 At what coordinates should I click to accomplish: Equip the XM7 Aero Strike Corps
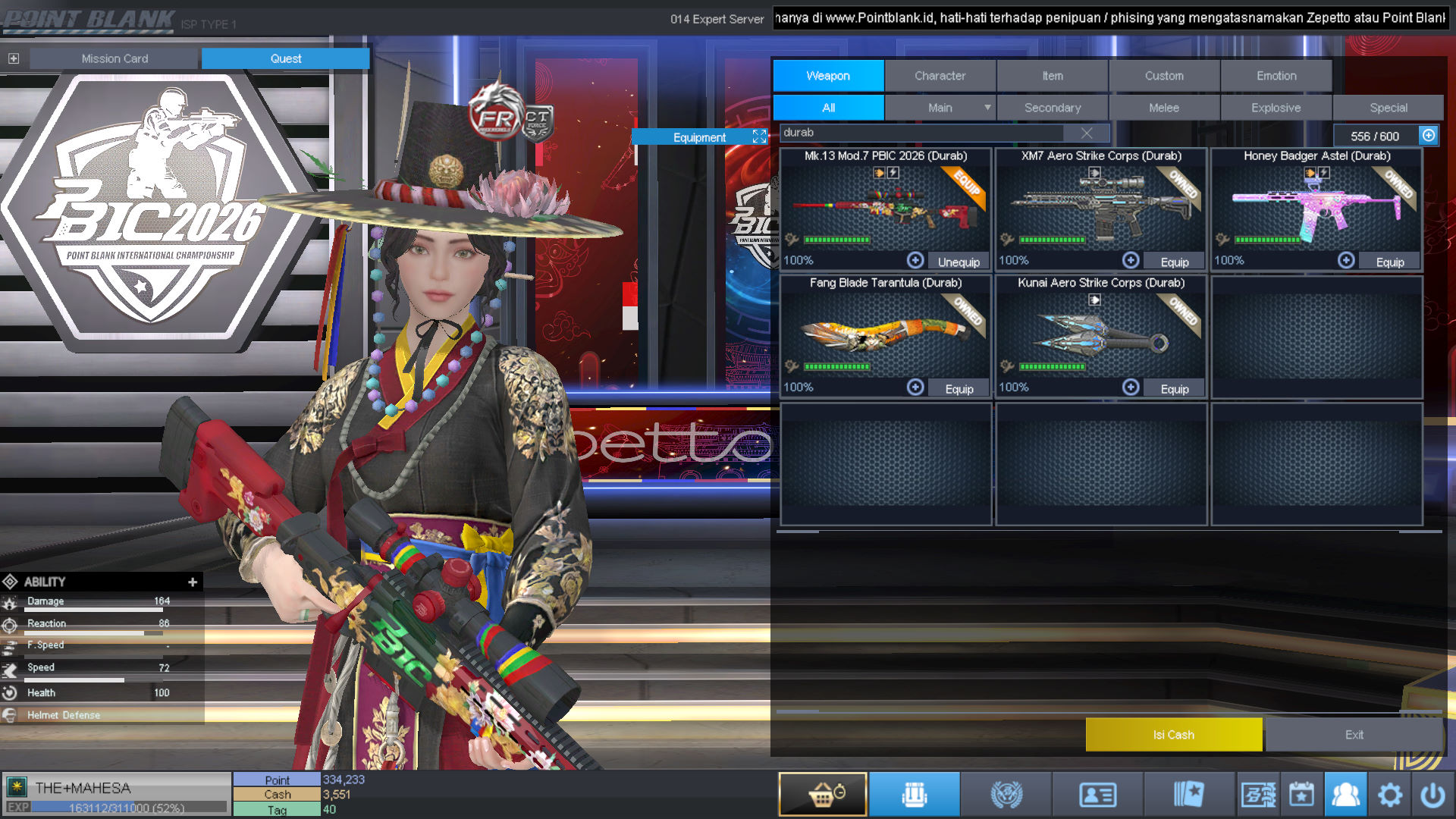tap(1174, 262)
